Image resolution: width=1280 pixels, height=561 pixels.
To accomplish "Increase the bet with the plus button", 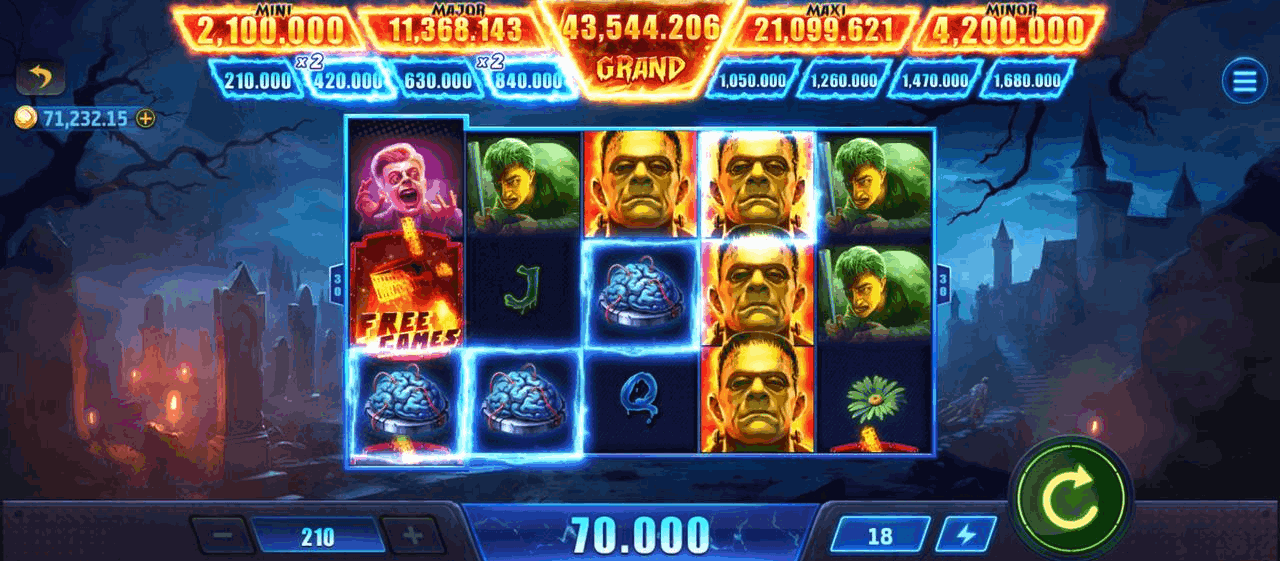I will point(412,536).
